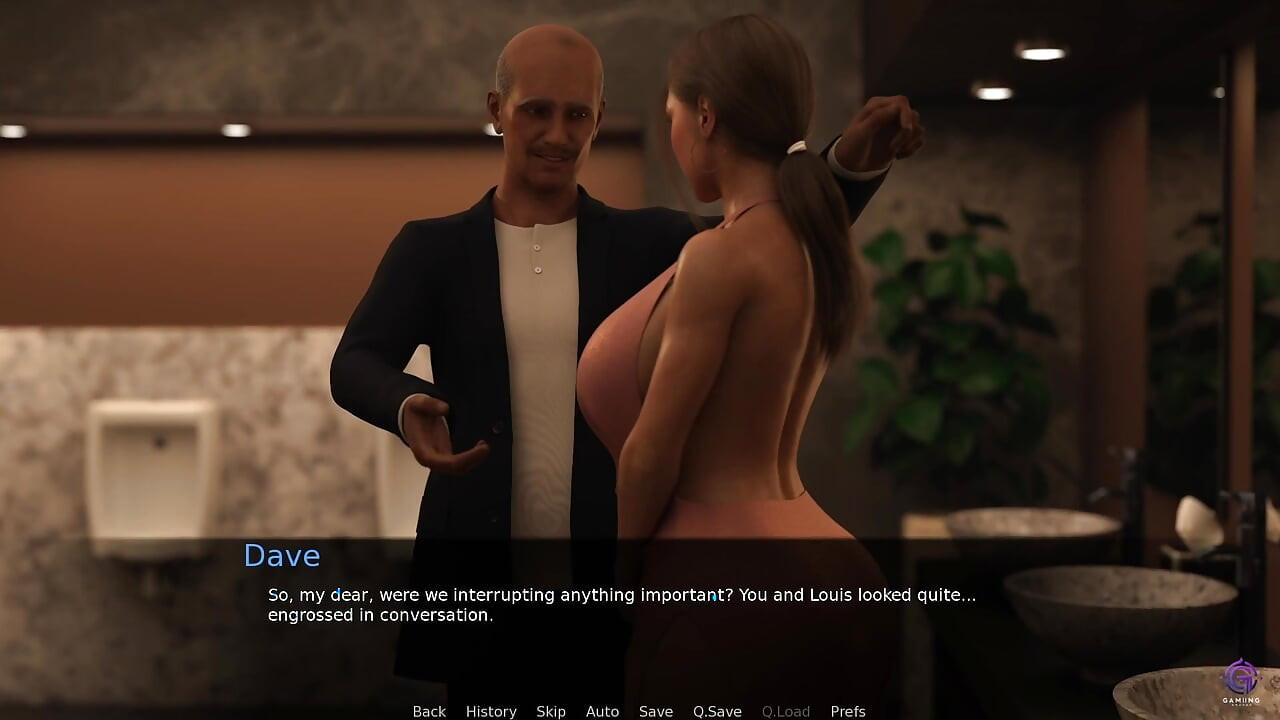Roll back to previous dialogue using Back
The height and width of the screenshot is (720, 1280).
coord(428,711)
